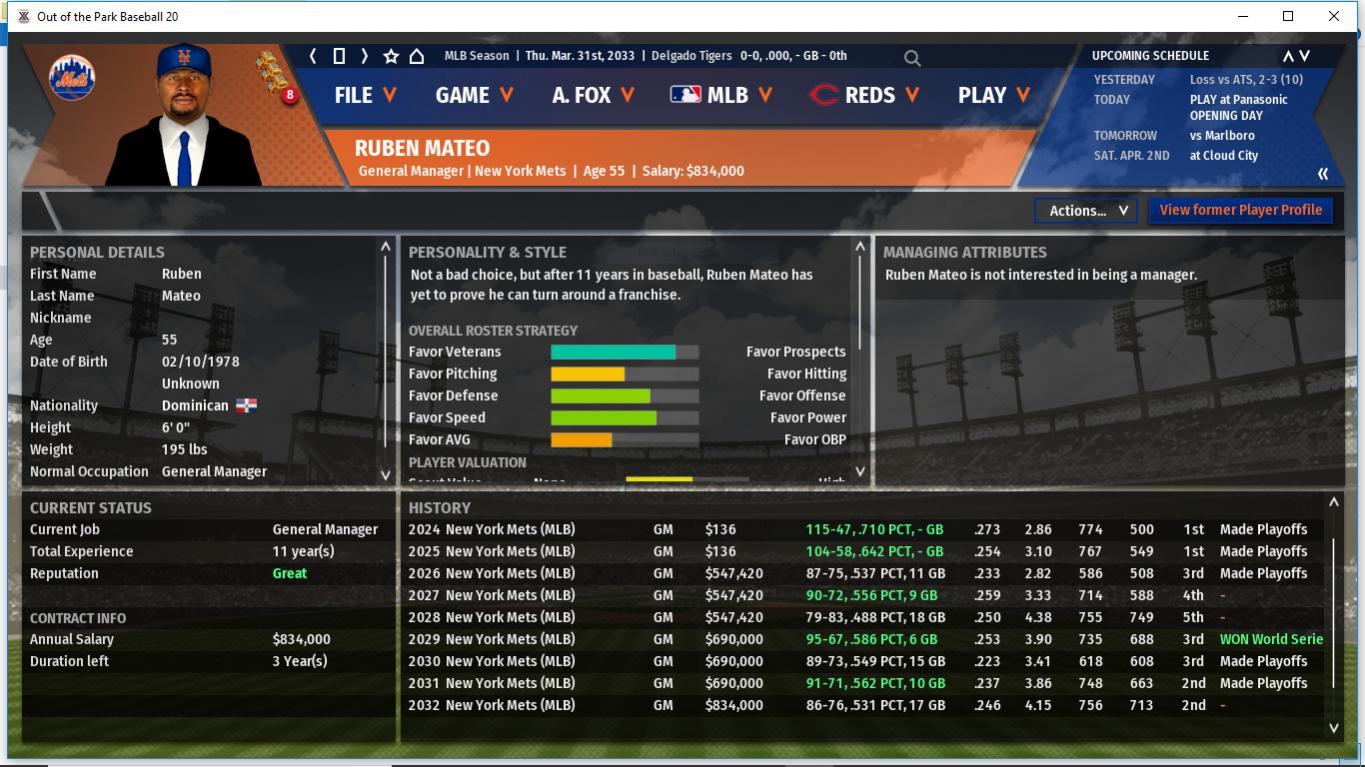
Task: Maximize the game window
Action: pyautogui.click(x=1288, y=16)
